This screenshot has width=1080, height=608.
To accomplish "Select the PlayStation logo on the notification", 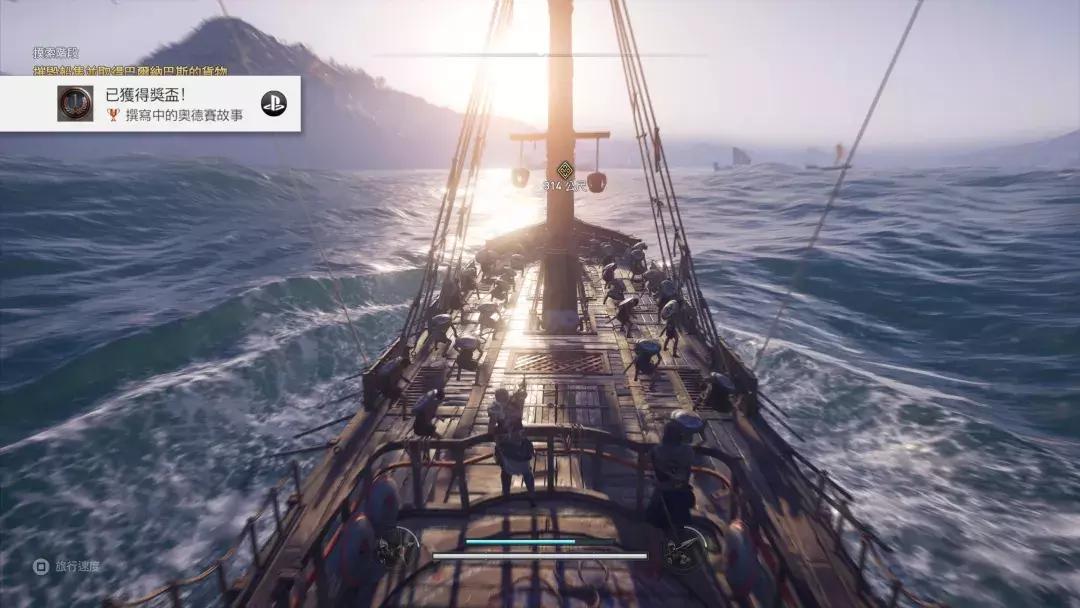I will [x=273, y=103].
